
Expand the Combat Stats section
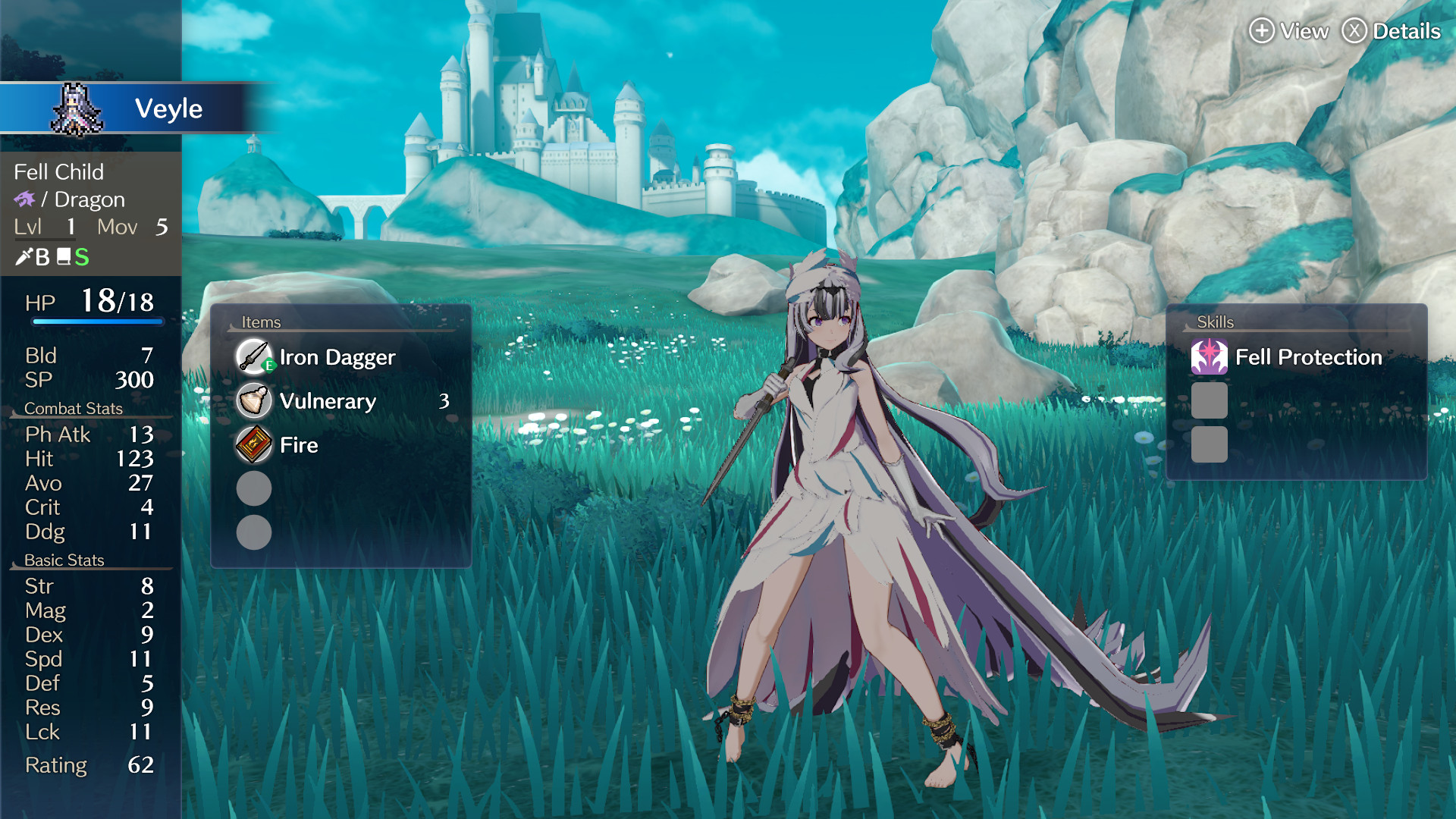pyautogui.click(x=74, y=408)
